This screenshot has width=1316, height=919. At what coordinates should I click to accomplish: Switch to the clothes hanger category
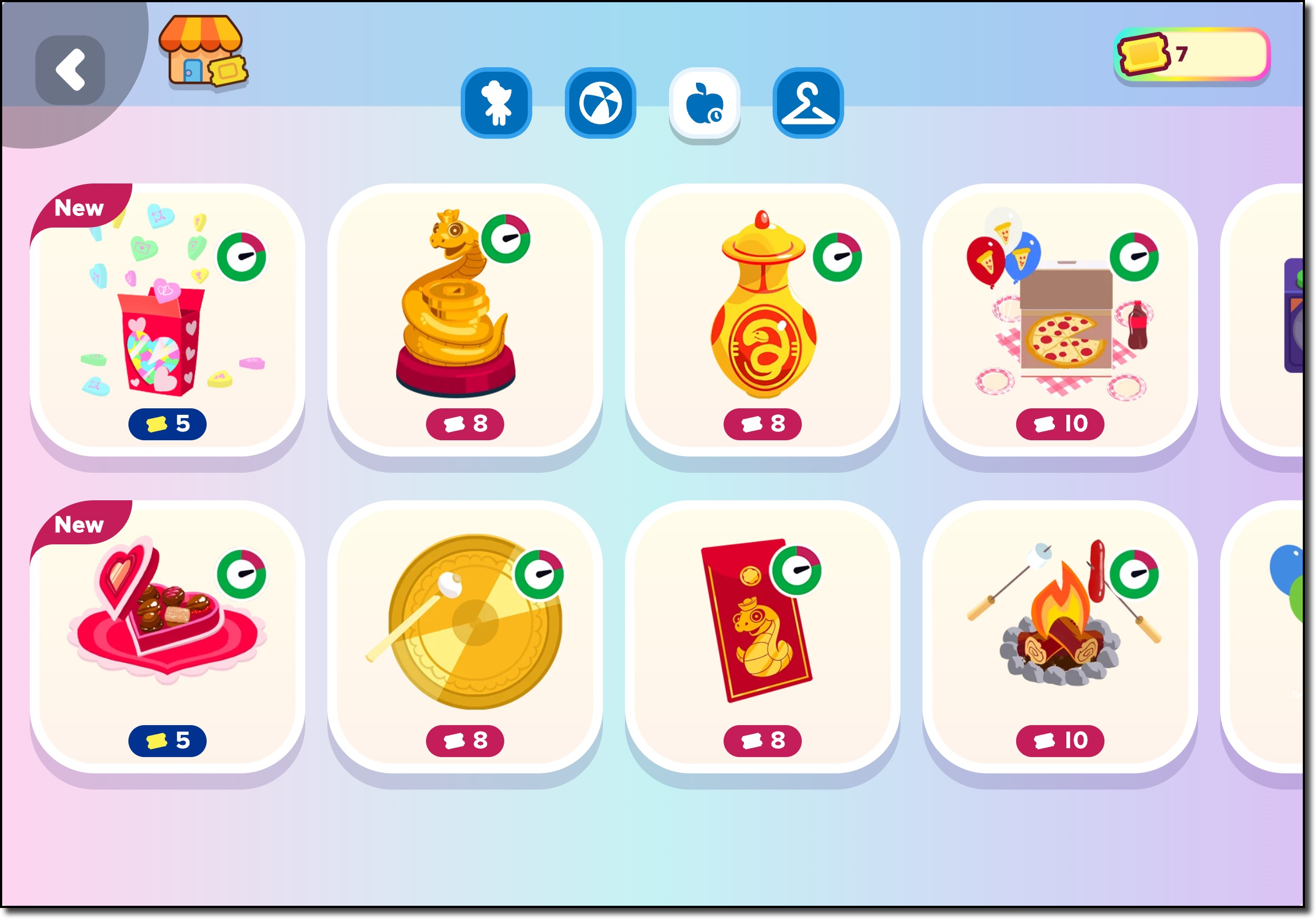tap(807, 105)
